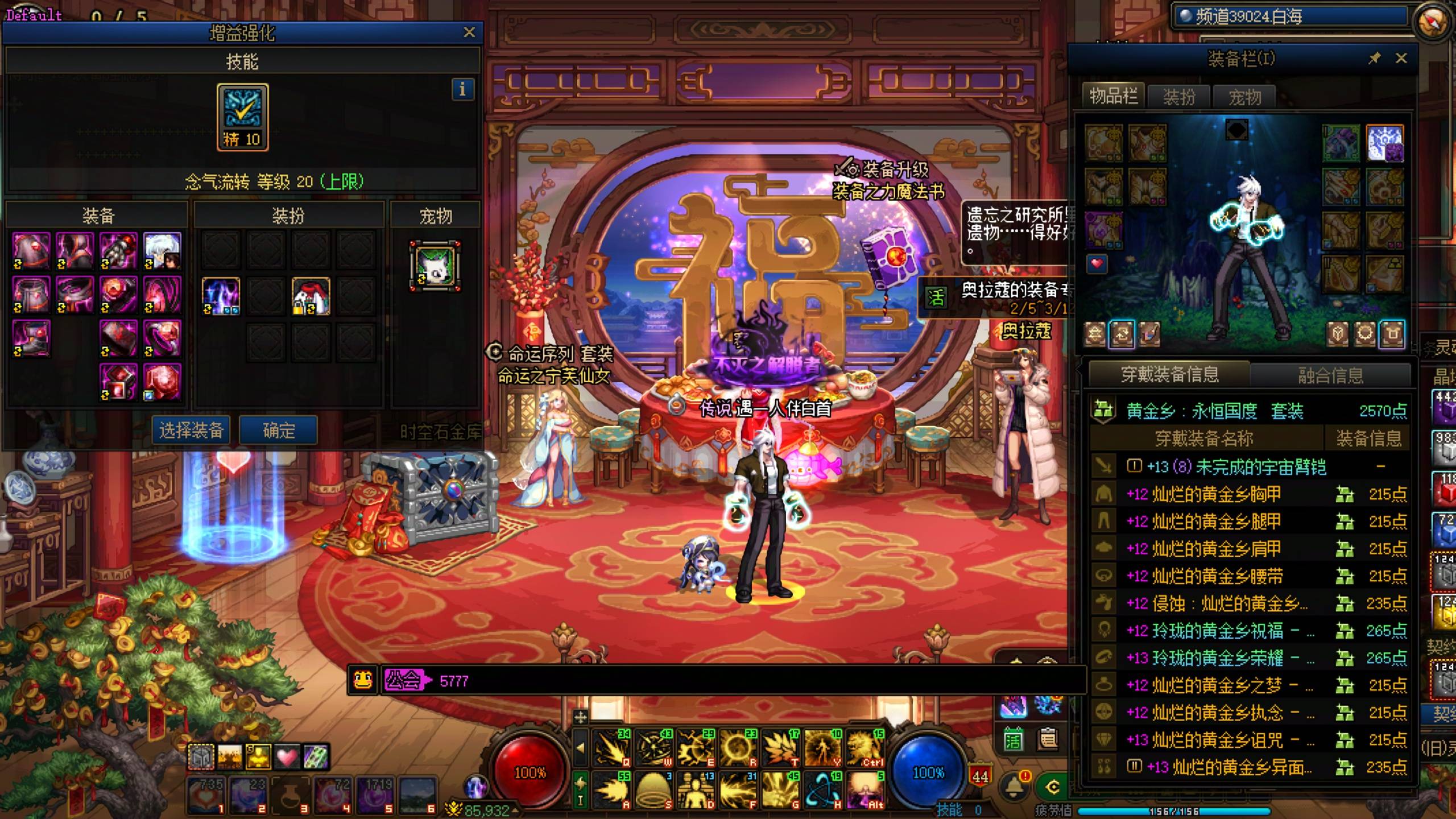The image size is (1456, 819).
Task: Click the heart icon in the bottom buff bar
Action: tap(287, 757)
